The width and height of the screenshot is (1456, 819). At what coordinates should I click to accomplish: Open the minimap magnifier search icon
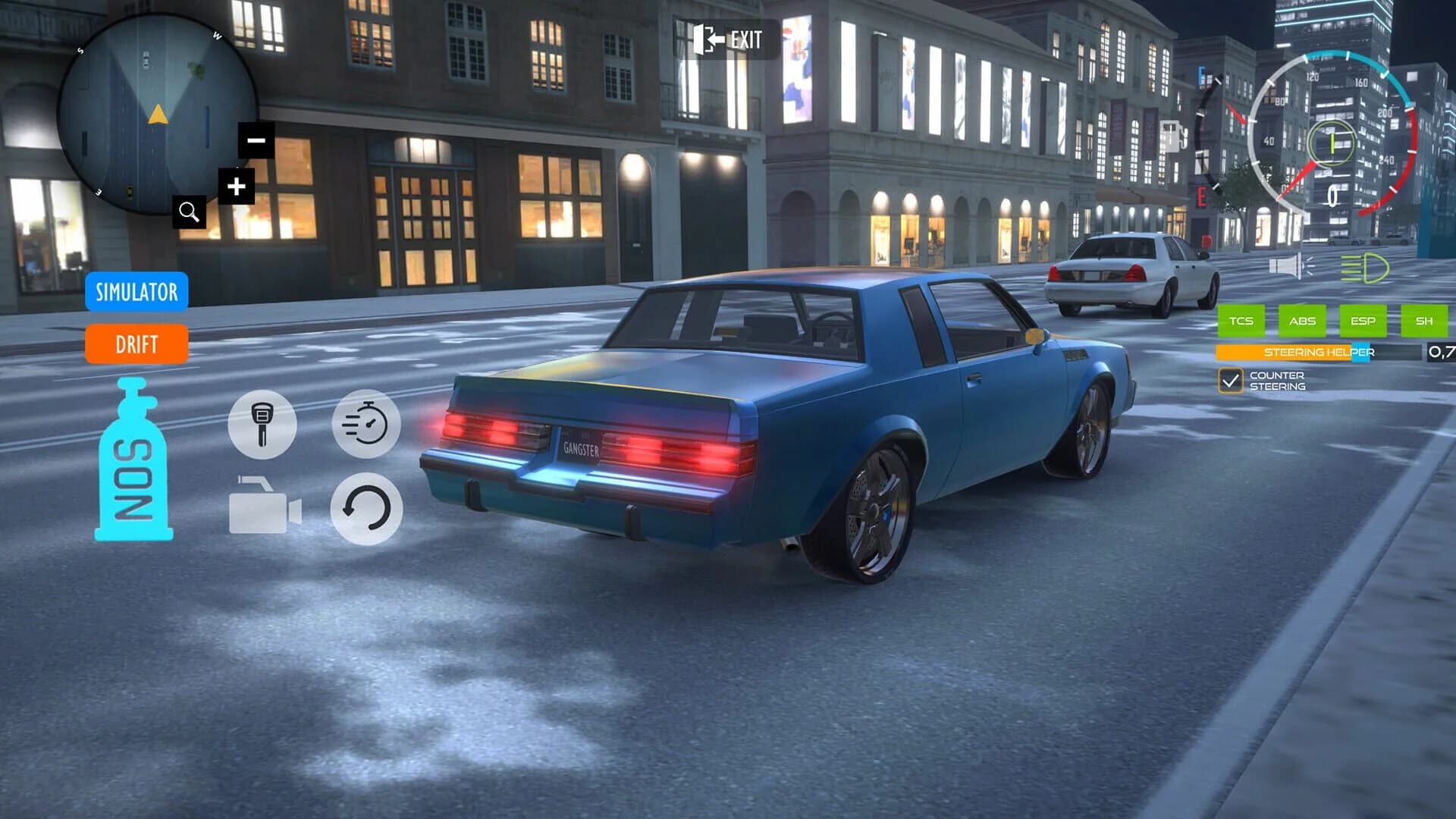click(190, 213)
